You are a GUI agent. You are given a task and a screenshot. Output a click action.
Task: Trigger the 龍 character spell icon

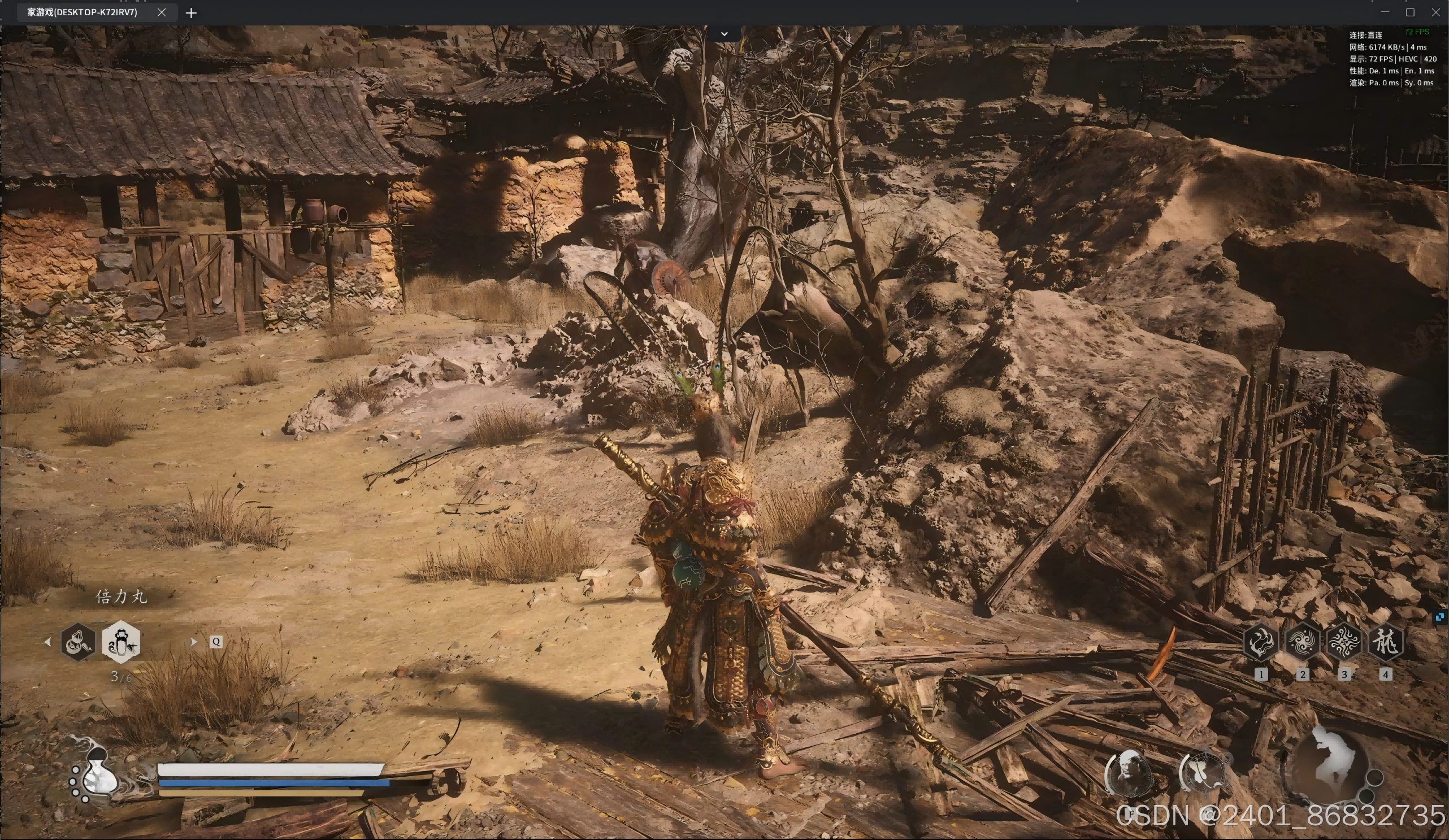[1386, 642]
